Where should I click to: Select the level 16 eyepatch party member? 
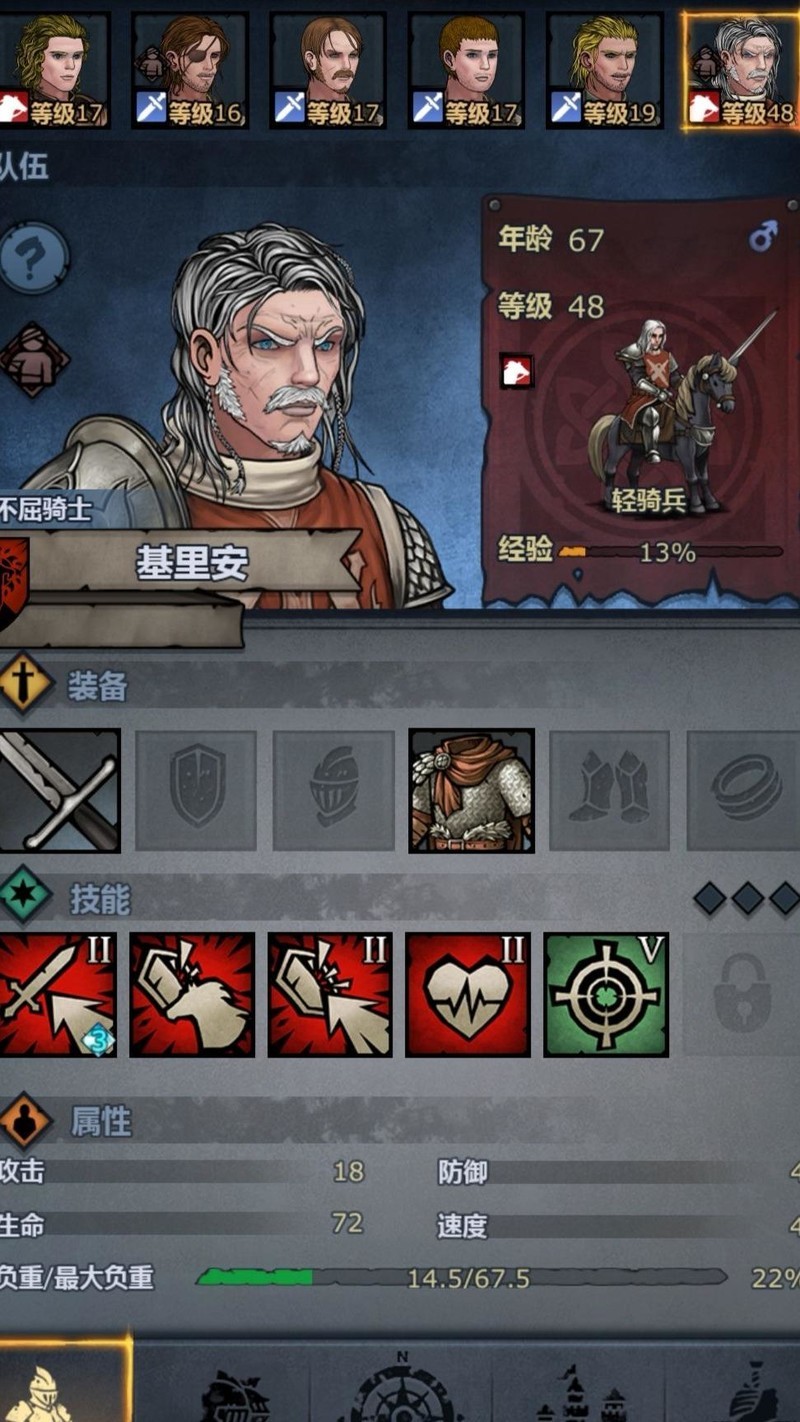190,70
